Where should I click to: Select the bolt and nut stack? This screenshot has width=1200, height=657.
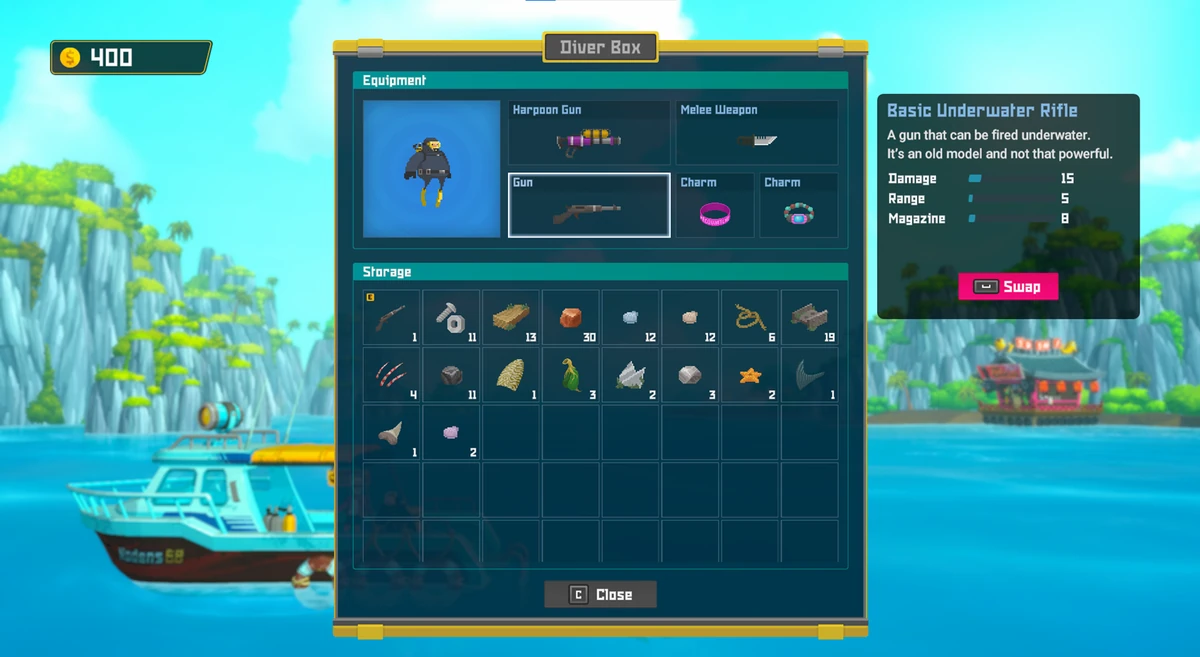(x=451, y=318)
